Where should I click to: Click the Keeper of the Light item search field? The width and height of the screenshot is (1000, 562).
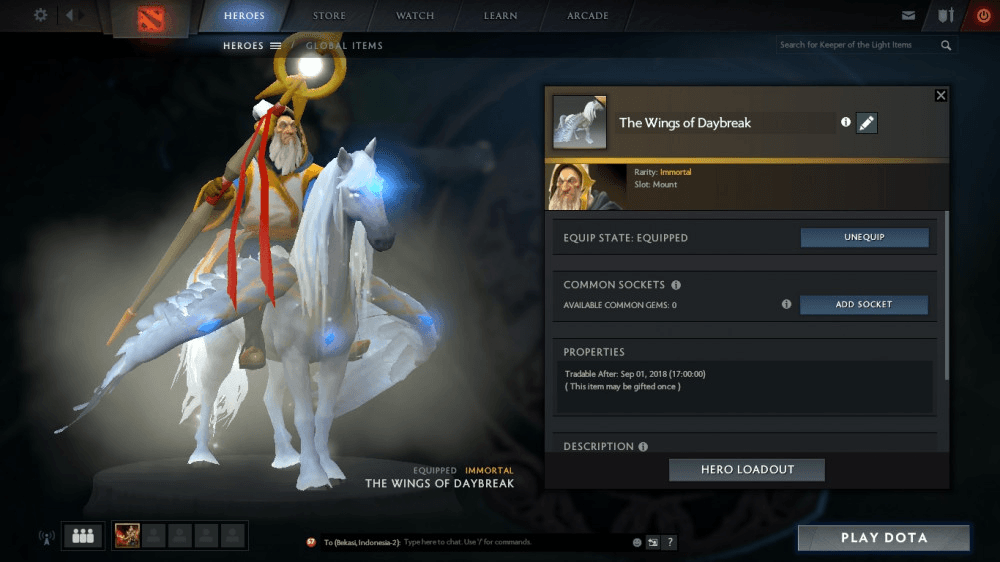tap(858, 45)
